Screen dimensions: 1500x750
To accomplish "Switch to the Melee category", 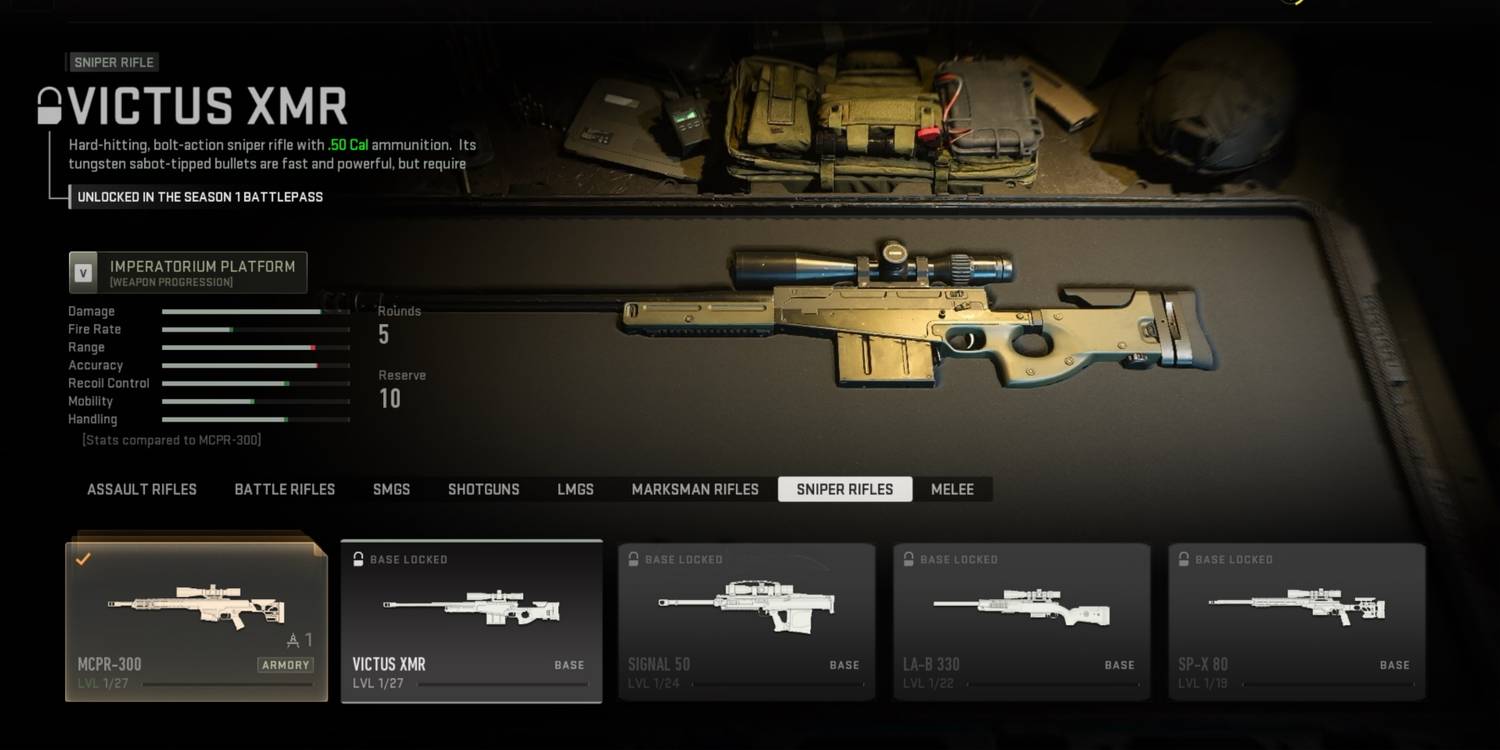I will click(952, 489).
